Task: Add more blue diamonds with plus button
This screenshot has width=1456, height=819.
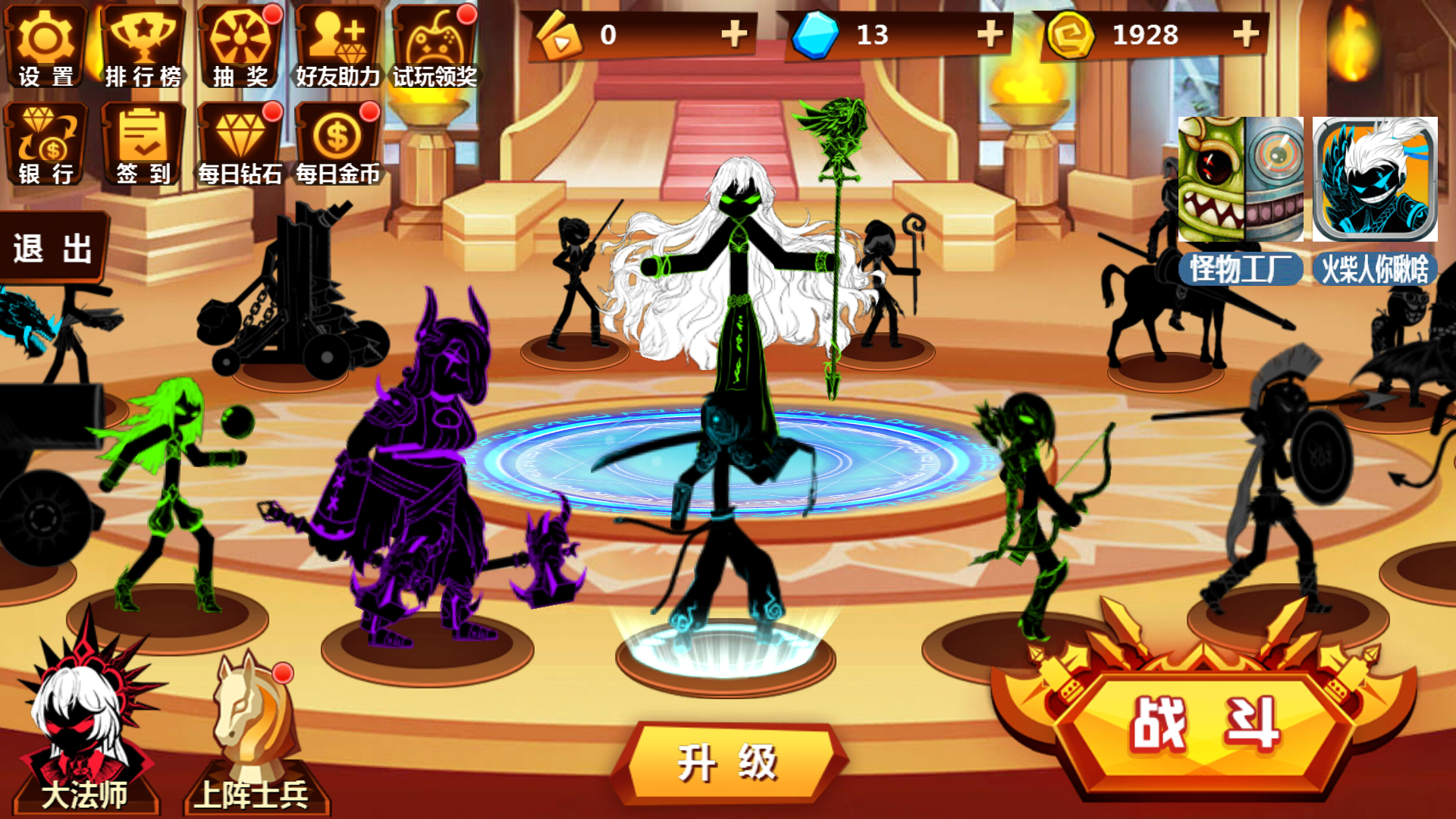Action: [x=990, y=34]
